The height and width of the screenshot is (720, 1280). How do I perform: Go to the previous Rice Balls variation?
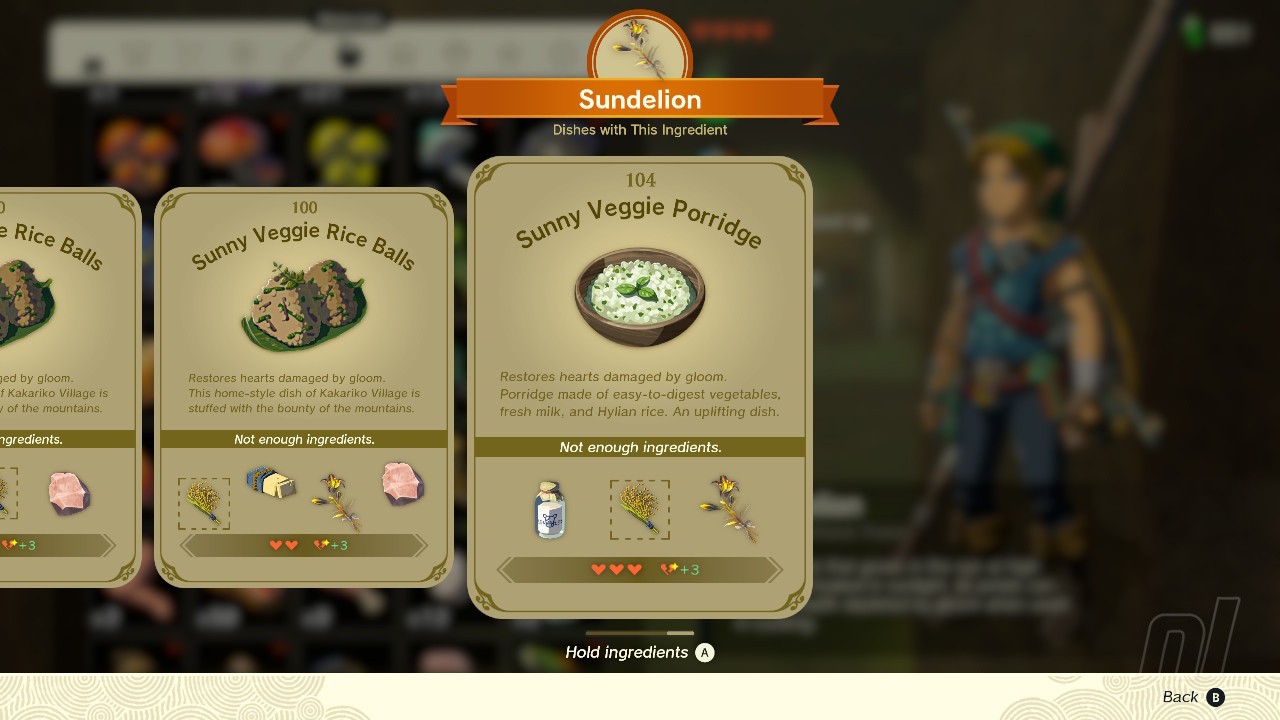coord(187,546)
